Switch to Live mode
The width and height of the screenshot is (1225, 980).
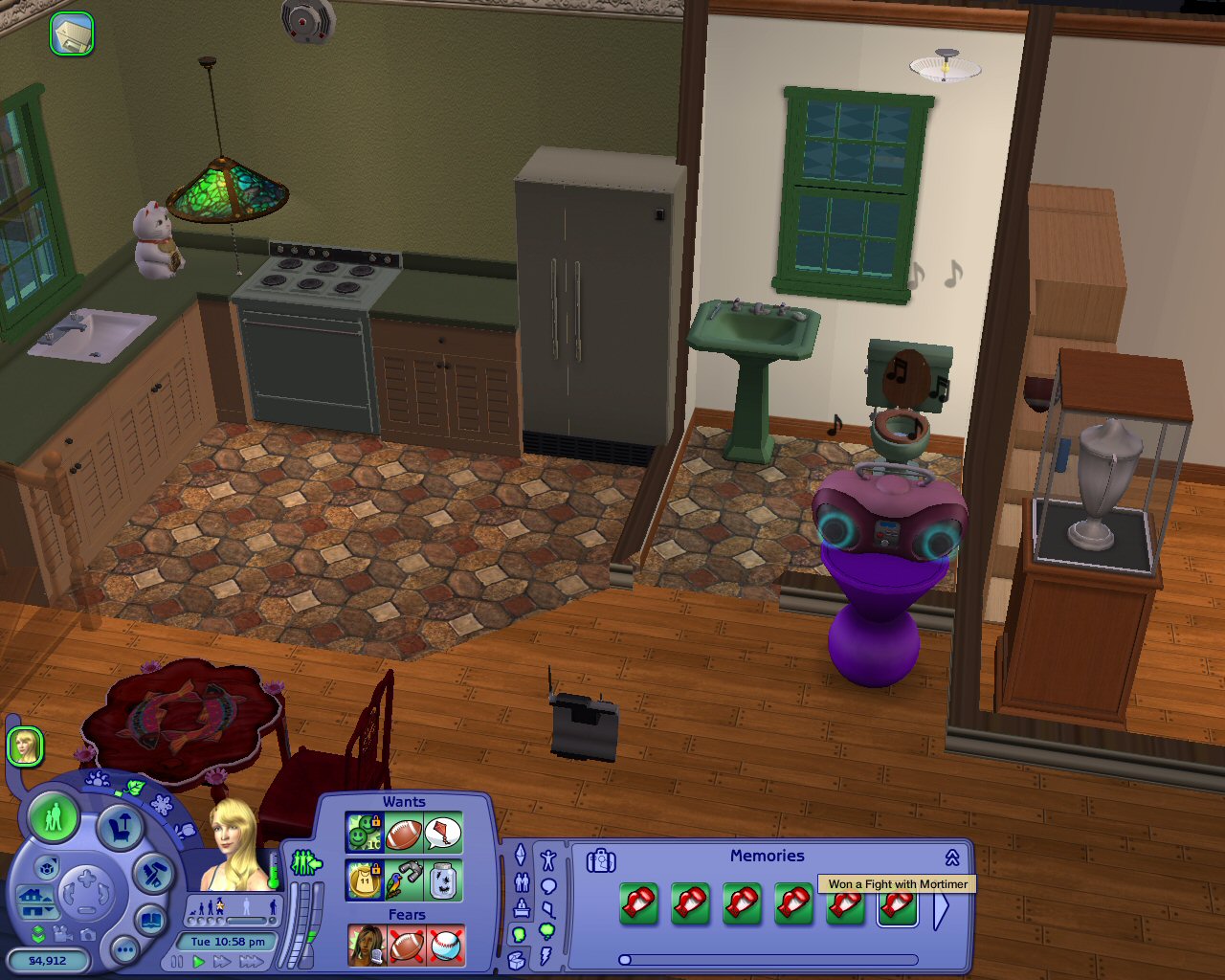coord(54,818)
